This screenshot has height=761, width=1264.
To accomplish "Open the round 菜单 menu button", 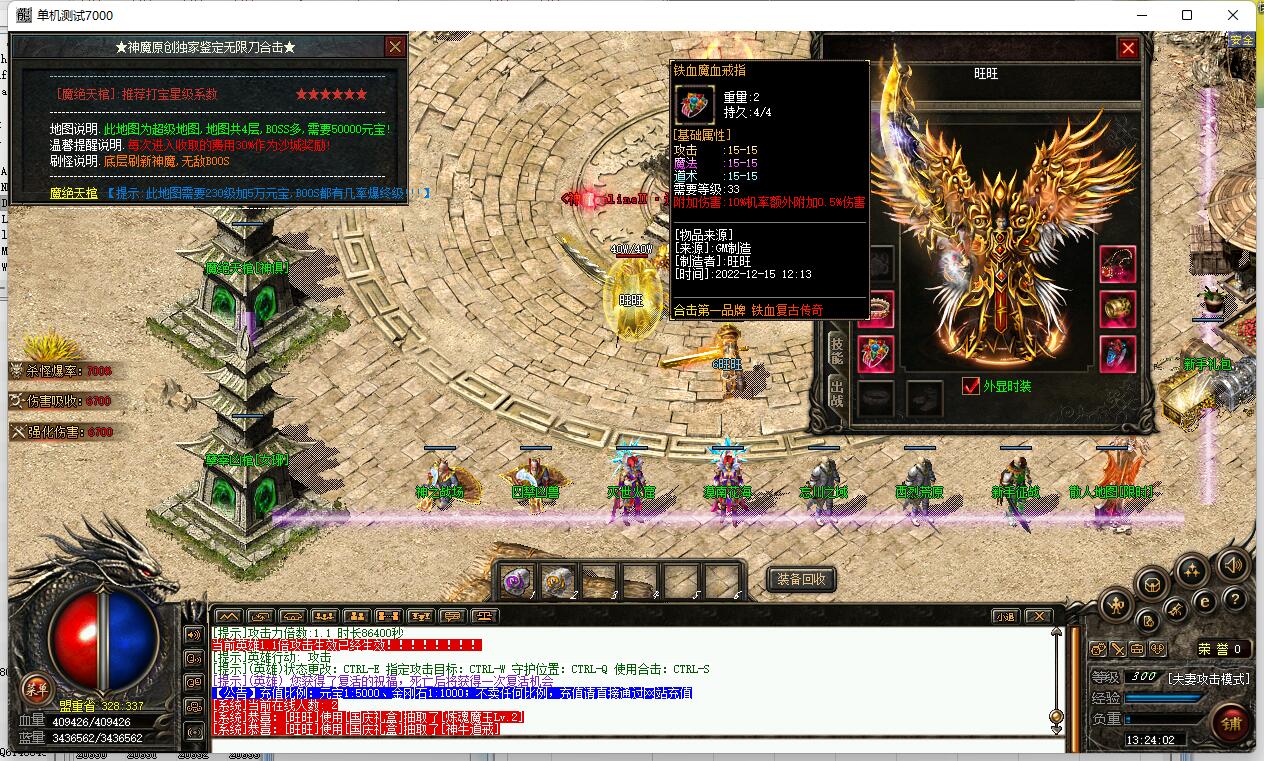I will click(37, 689).
